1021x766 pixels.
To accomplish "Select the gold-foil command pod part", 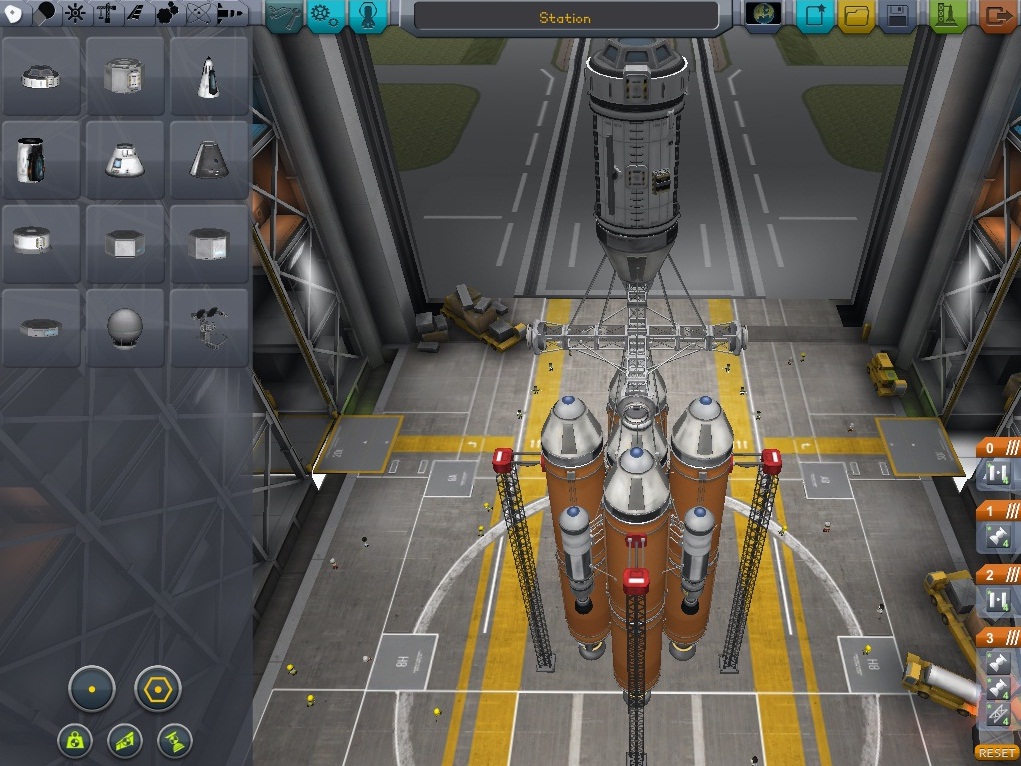I will (41, 160).
